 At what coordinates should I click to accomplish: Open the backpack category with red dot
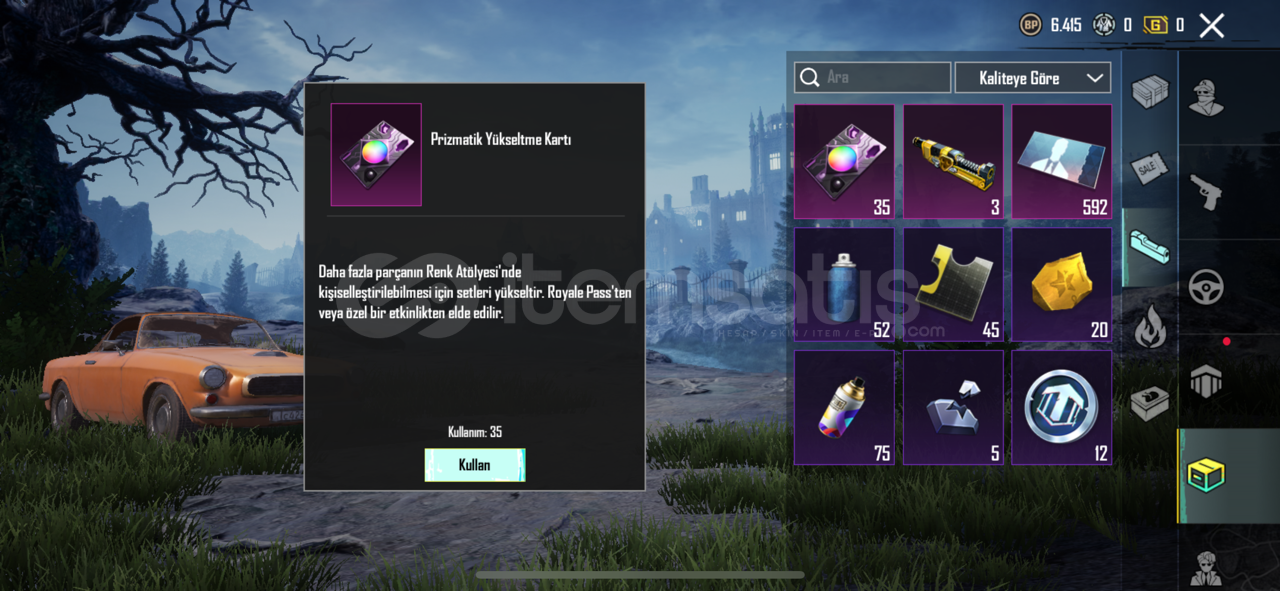click(1207, 380)
